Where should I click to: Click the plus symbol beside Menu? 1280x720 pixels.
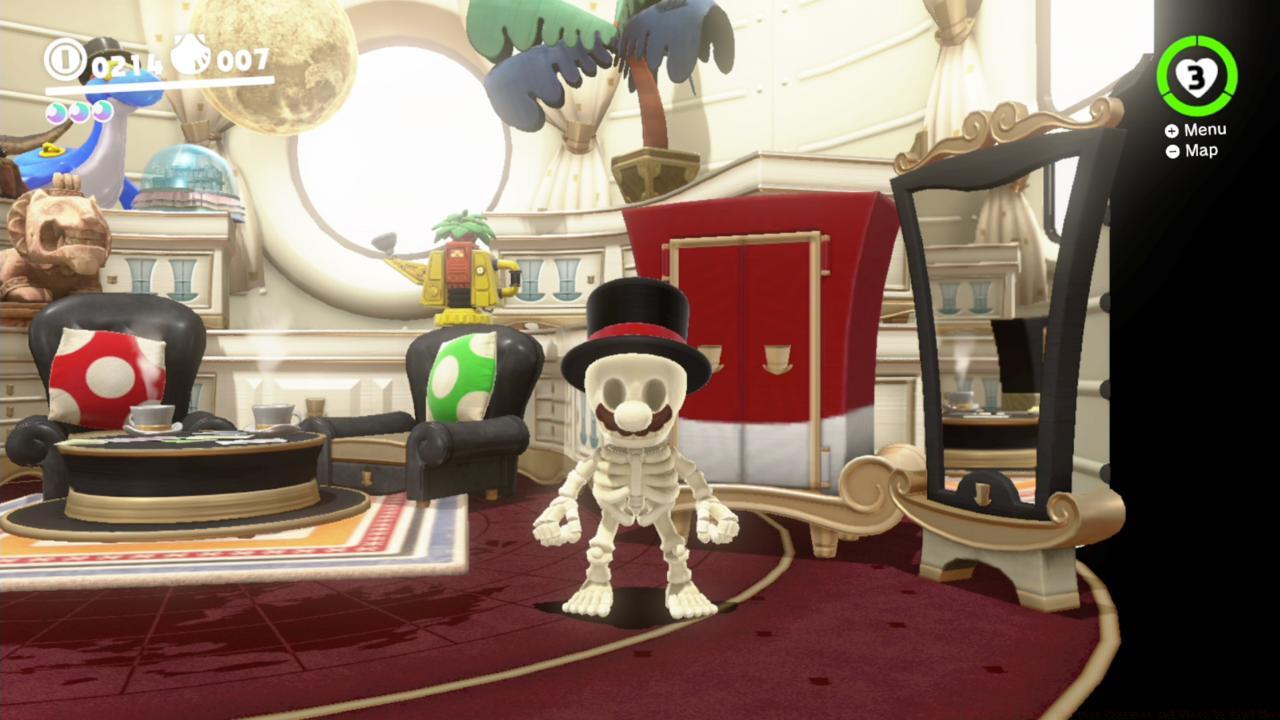tap(1172, 129)
